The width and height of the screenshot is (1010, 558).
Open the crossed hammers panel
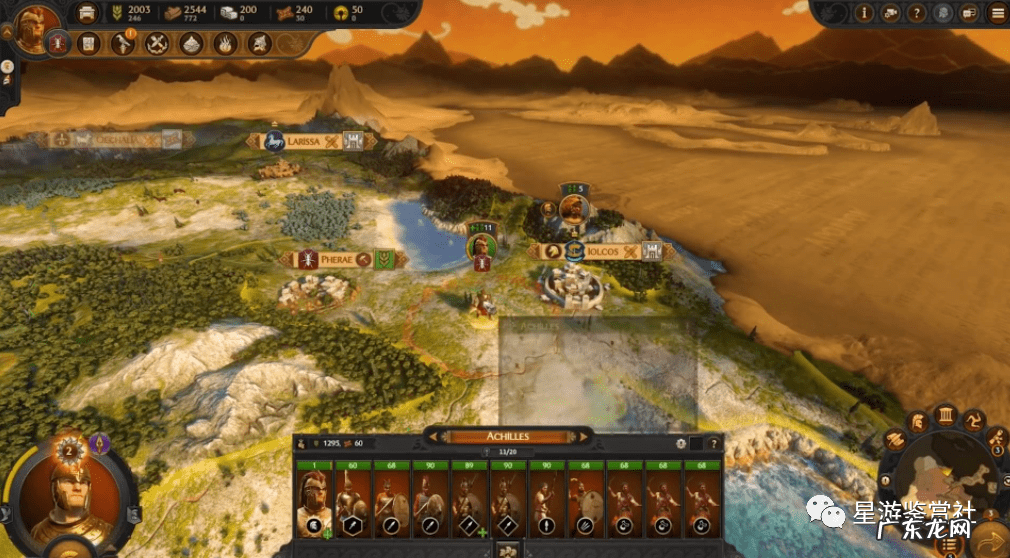pyautogui.click(x=156, y=43)
